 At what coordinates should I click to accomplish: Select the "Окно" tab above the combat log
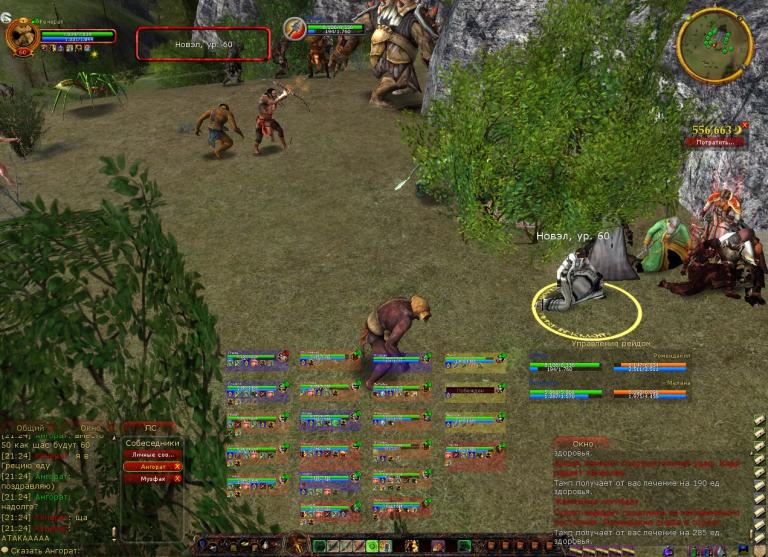tap(582, 442)
